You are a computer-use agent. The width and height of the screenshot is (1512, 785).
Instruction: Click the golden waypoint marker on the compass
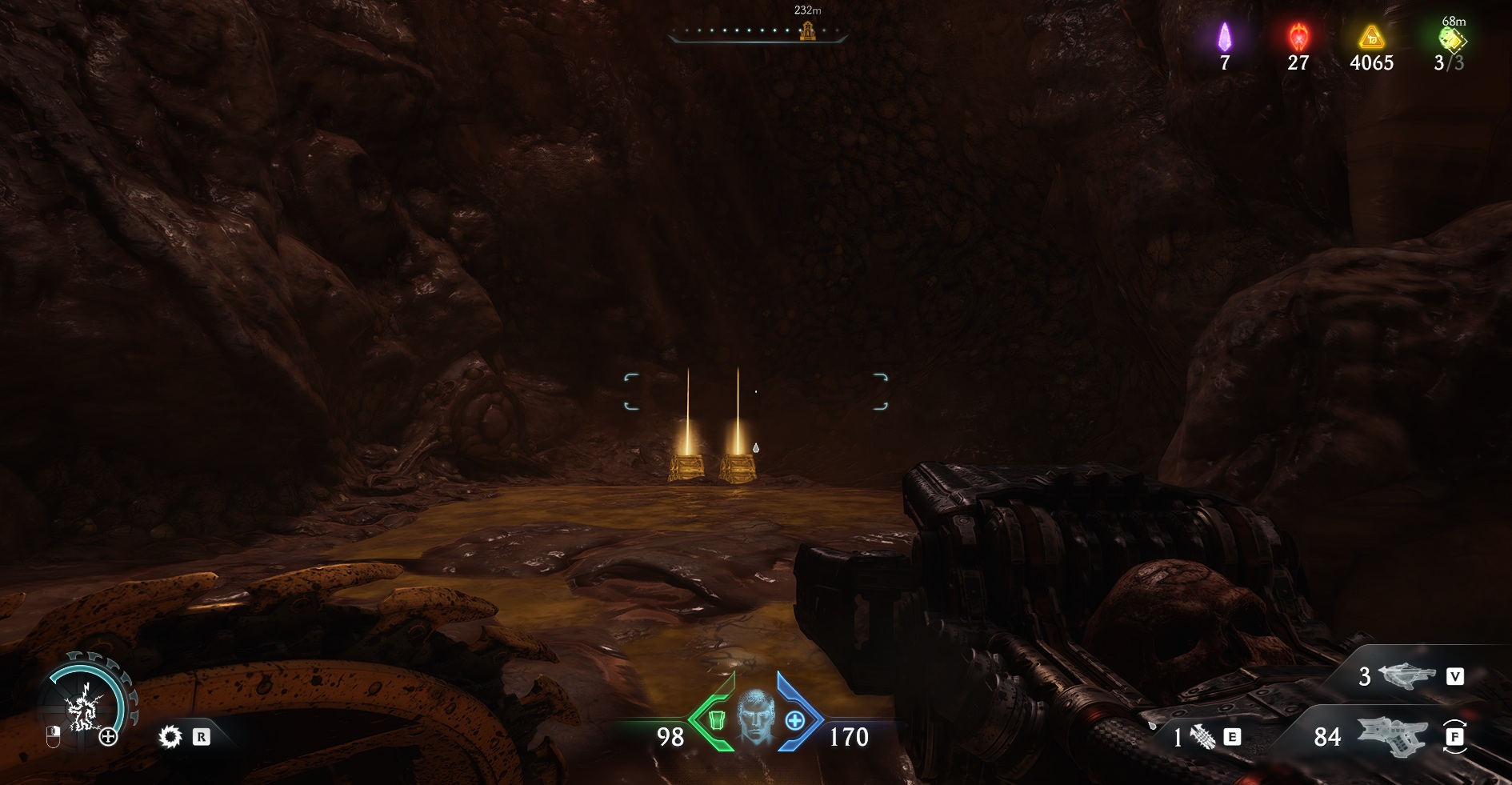coord(808,31)
